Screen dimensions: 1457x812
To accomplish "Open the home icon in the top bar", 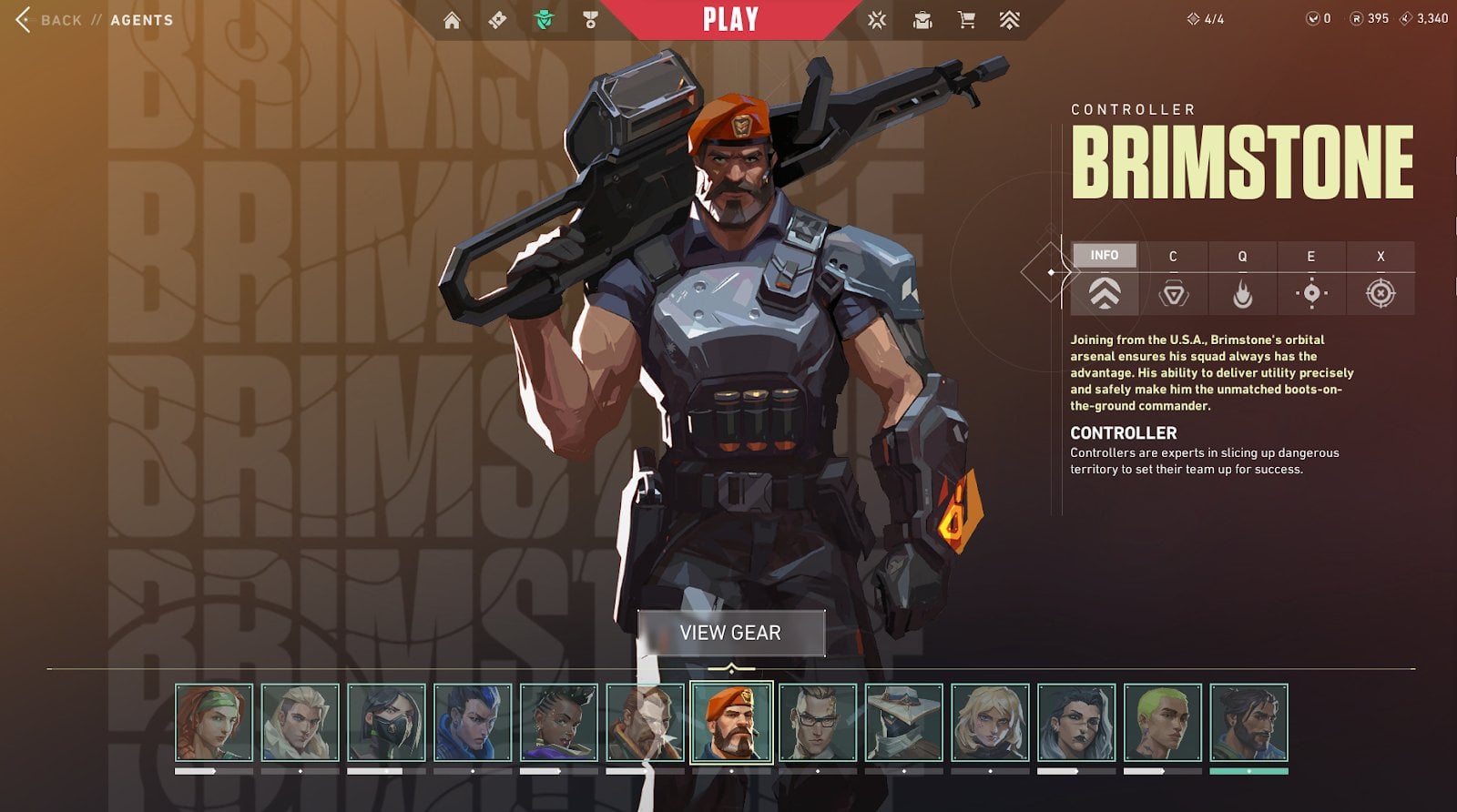I will coord(452,20).
